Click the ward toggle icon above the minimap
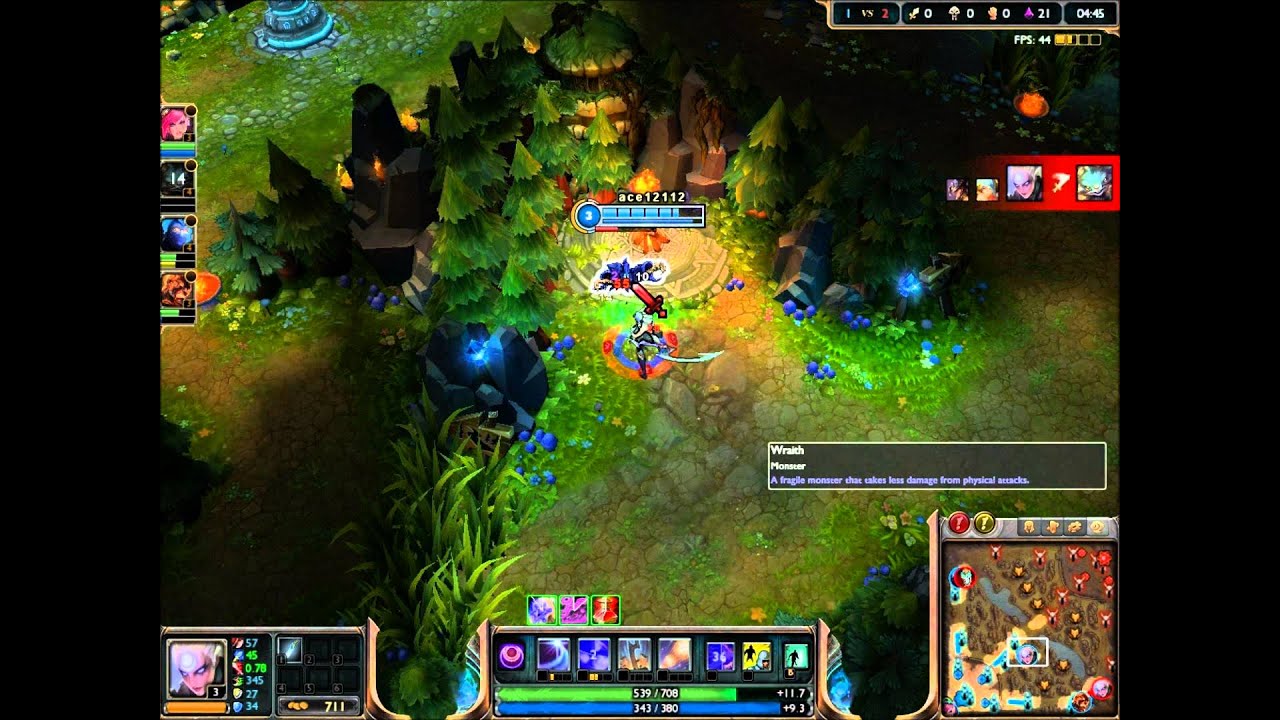Viewport: 1280px width, 720px height. point(1097,526)
